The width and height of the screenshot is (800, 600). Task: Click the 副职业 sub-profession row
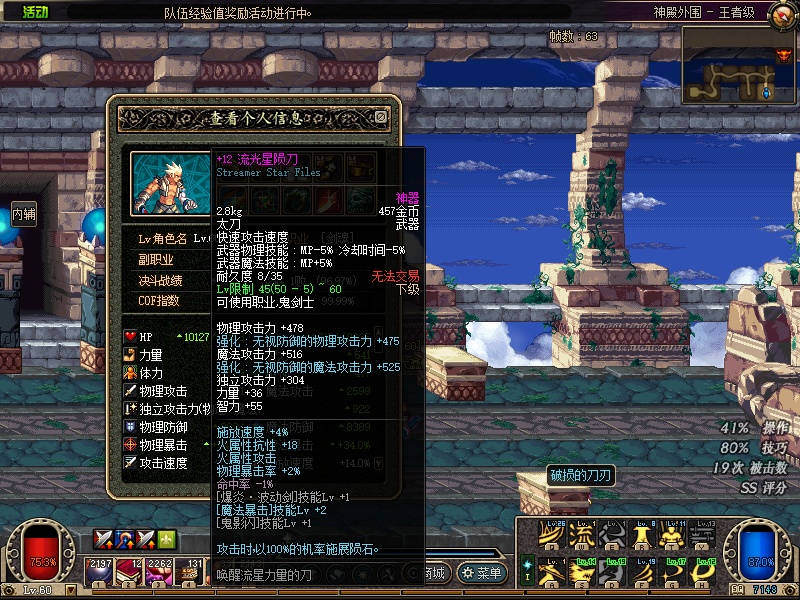pyautogui.click(x=156, y=260)
